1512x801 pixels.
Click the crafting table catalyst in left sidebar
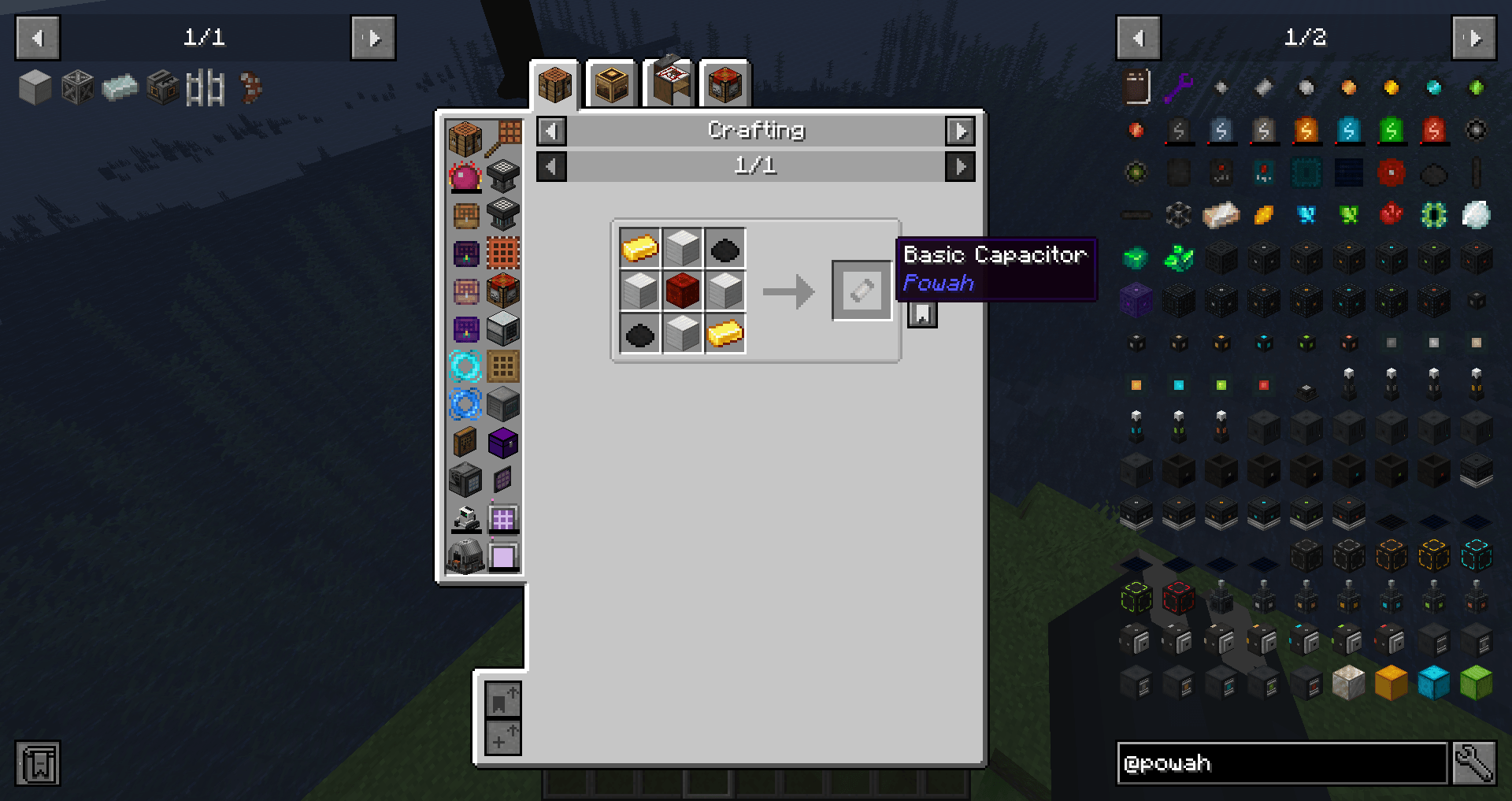pyautogui.click(x=465, y=135)
